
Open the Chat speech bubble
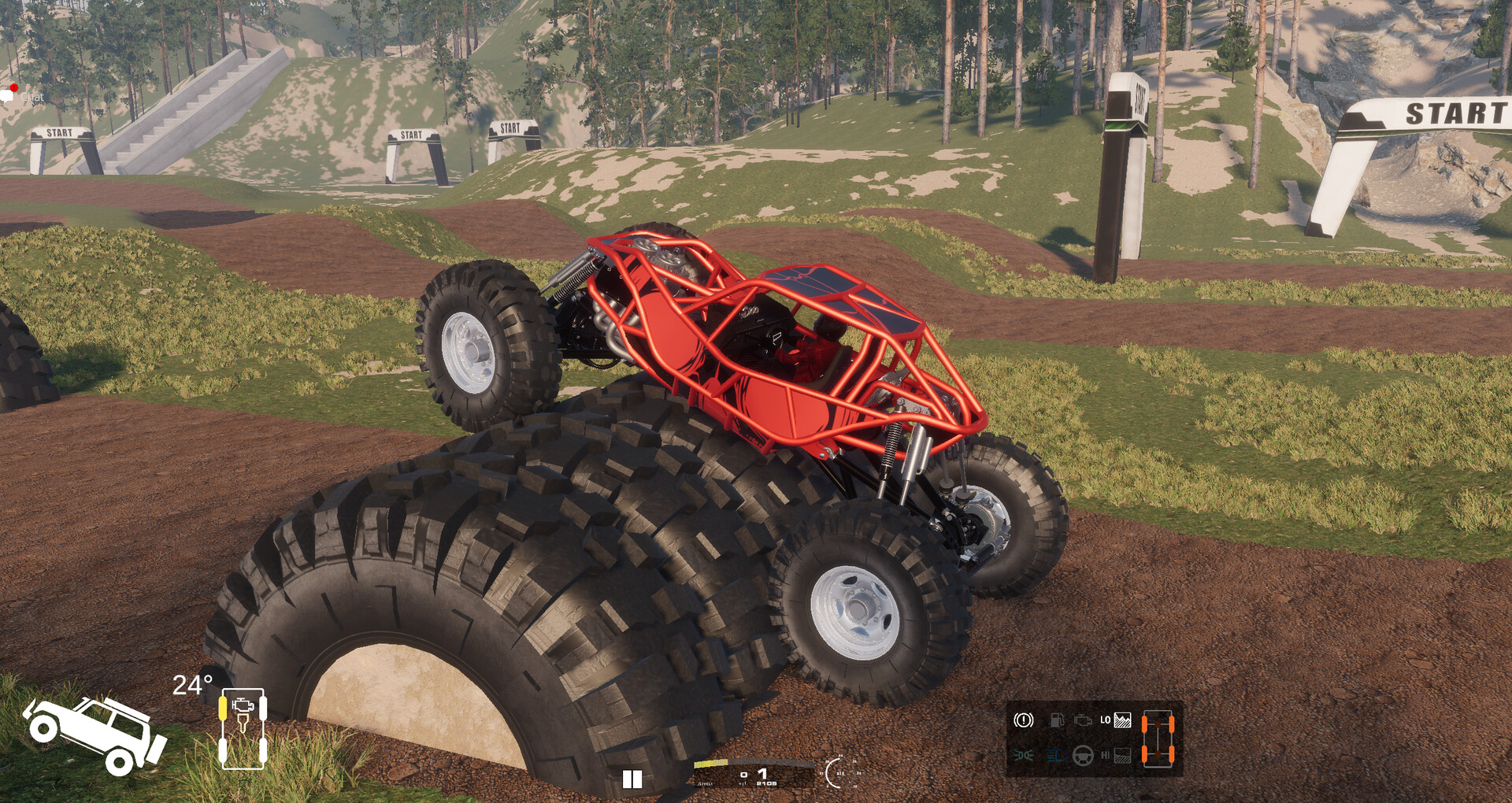[9, 95]
